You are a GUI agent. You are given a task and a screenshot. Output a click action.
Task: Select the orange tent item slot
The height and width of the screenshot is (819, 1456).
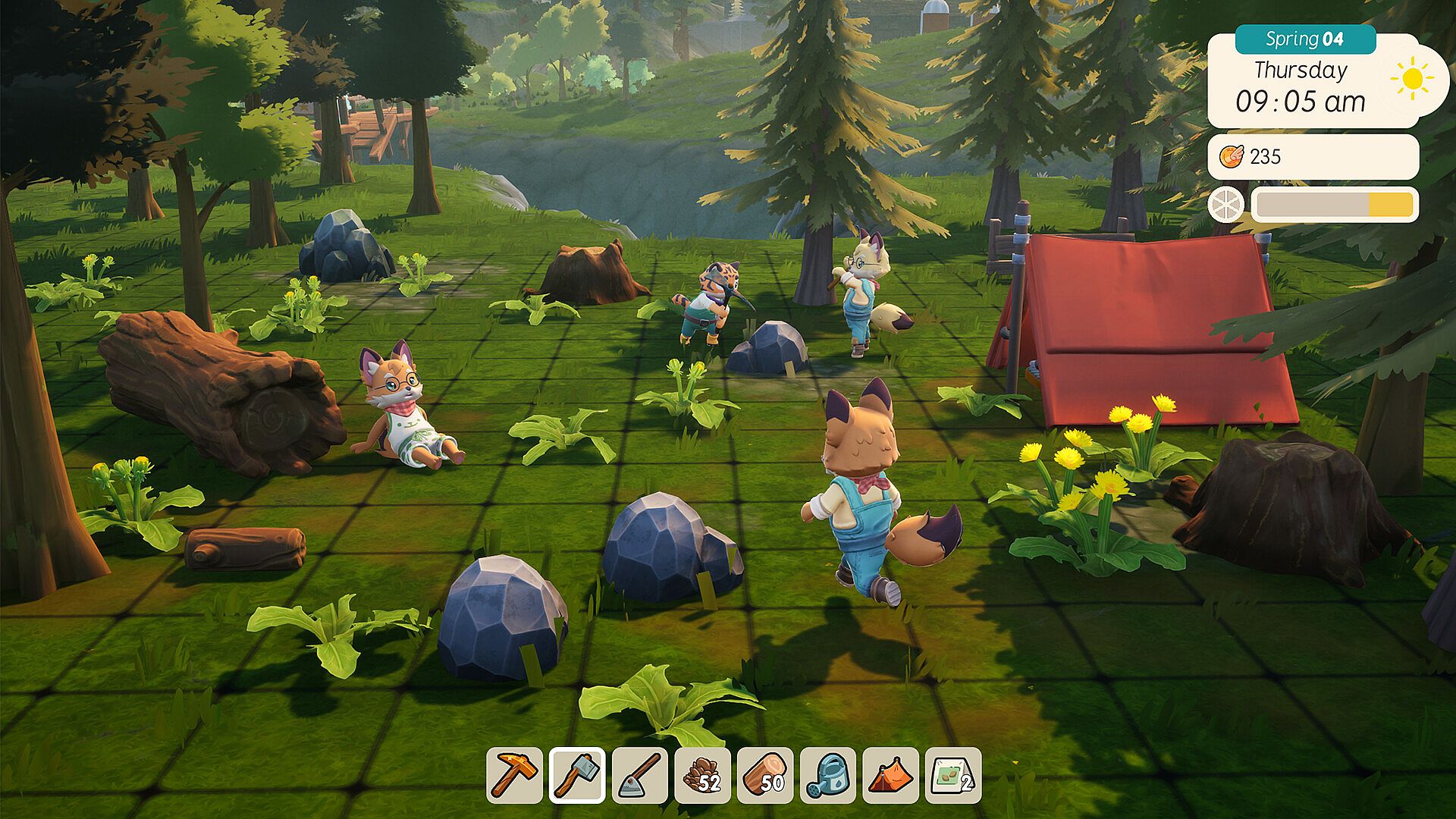click(891, 775)
